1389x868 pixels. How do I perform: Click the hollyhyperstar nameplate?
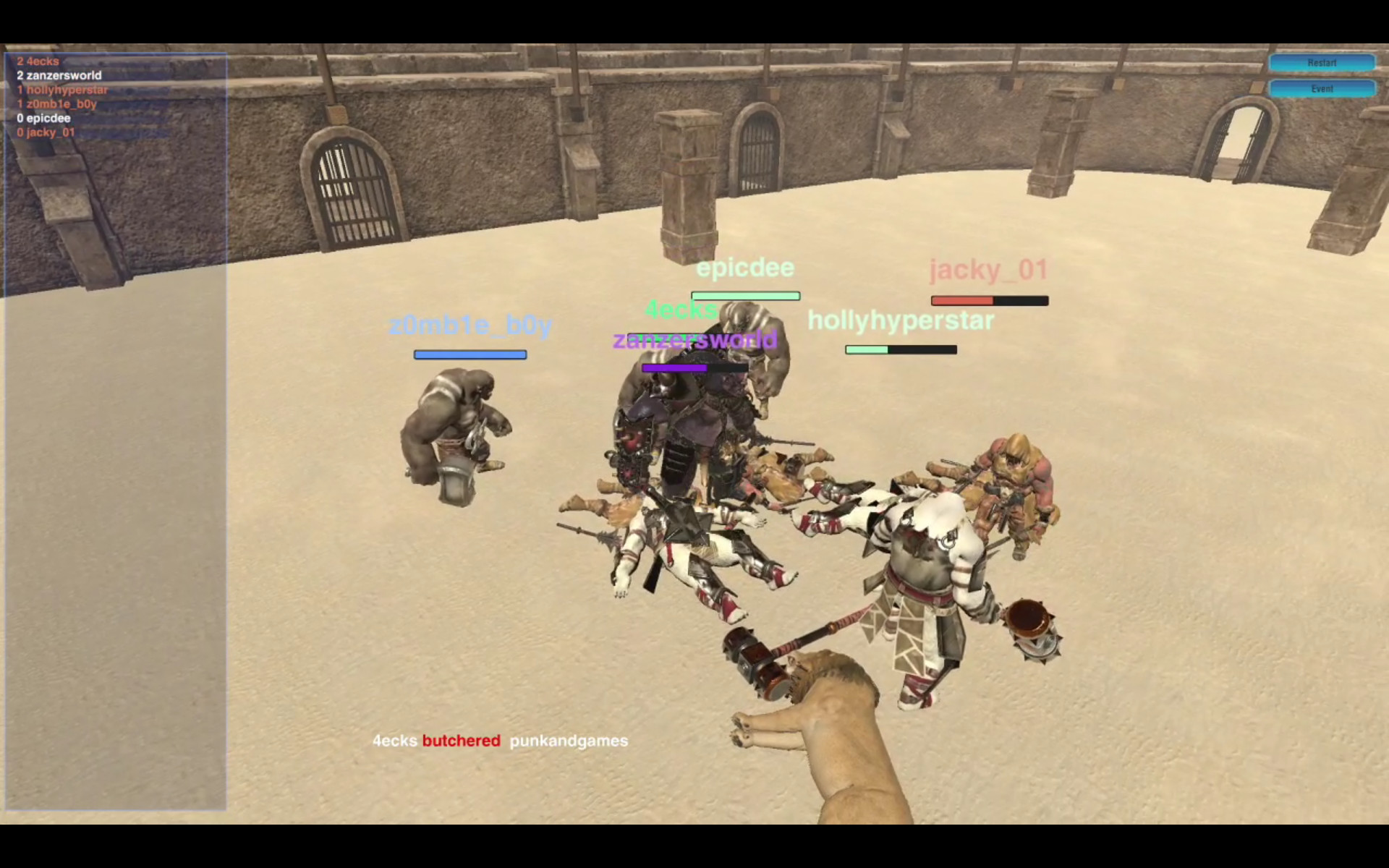coord(901,320)
